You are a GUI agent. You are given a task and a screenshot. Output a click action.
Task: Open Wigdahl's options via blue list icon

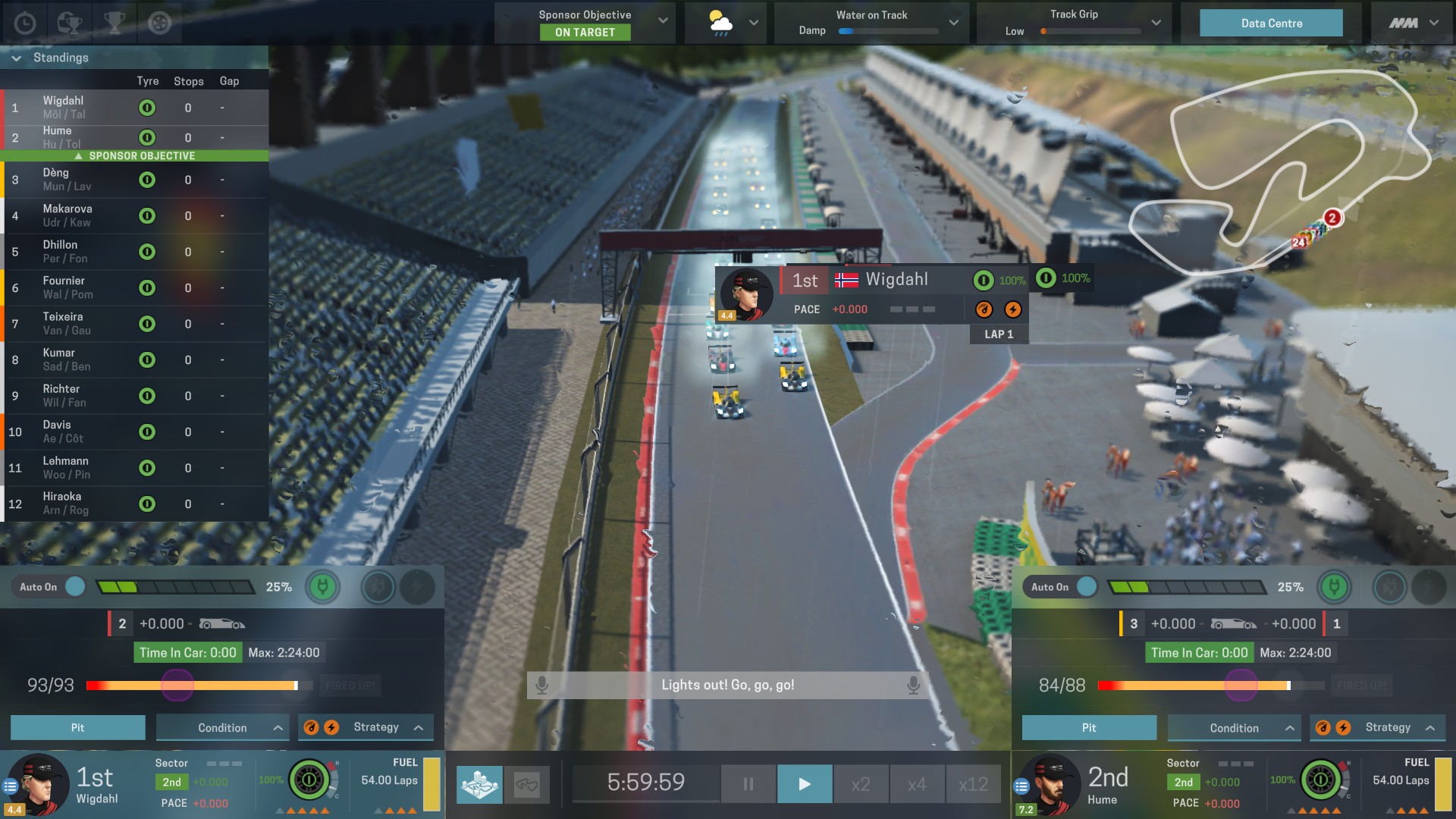[10, 785]
